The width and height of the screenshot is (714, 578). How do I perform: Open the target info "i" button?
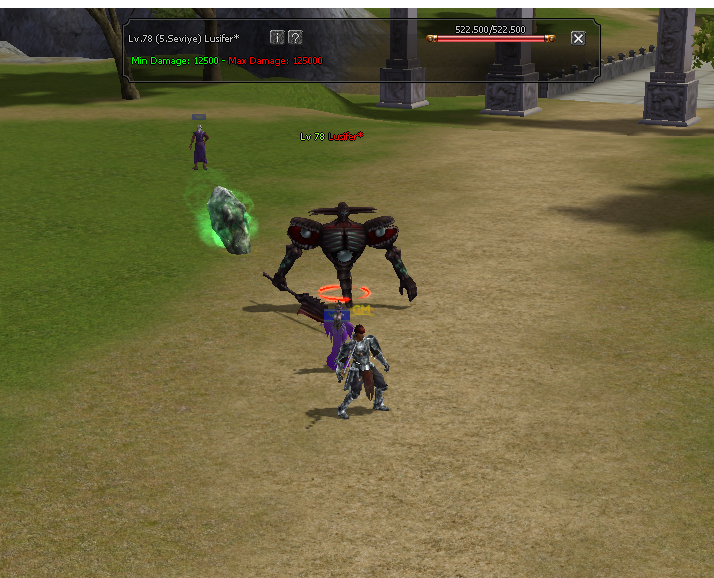(x=277, y=37)
